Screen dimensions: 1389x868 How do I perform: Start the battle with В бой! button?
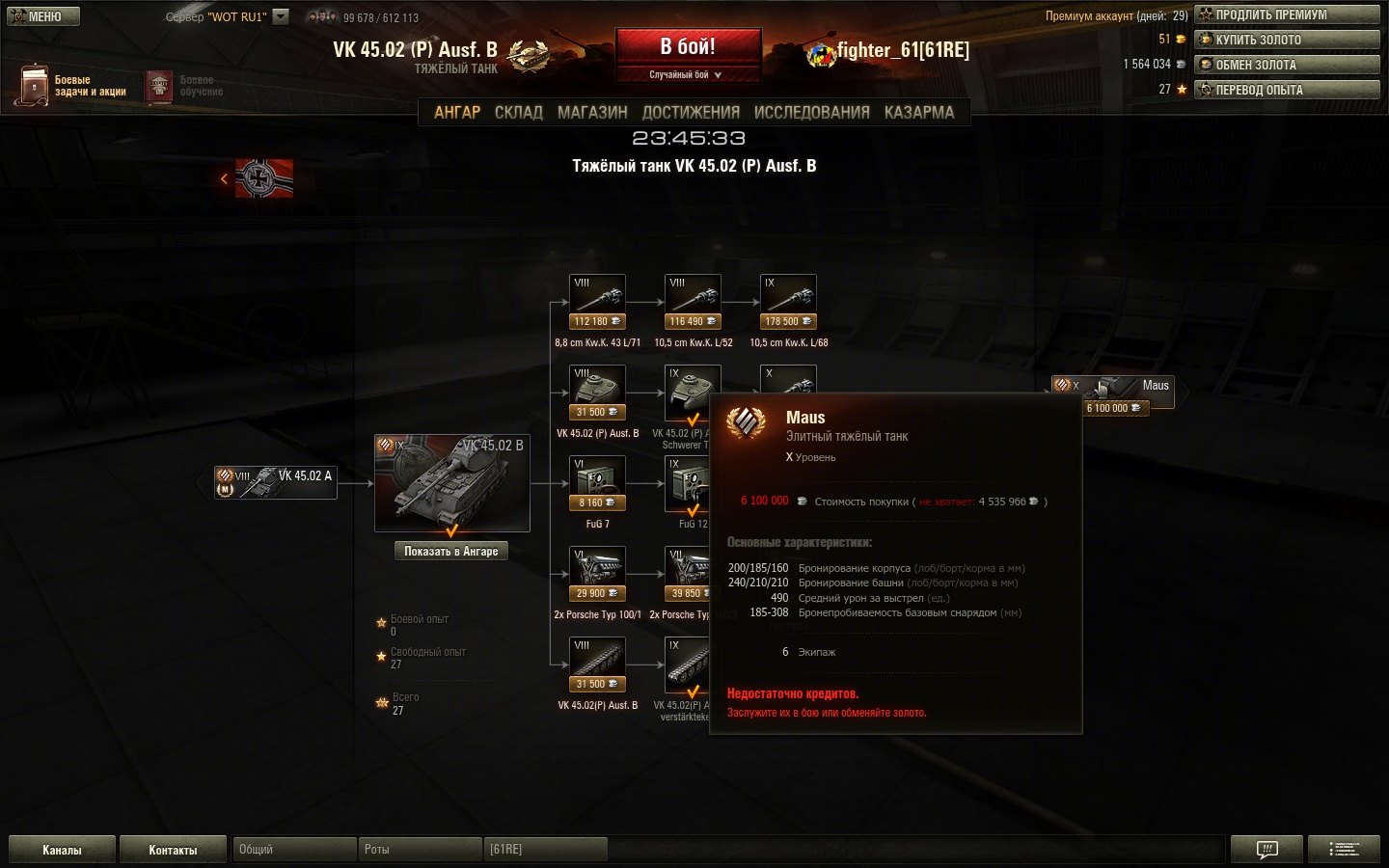coord(688,47)
